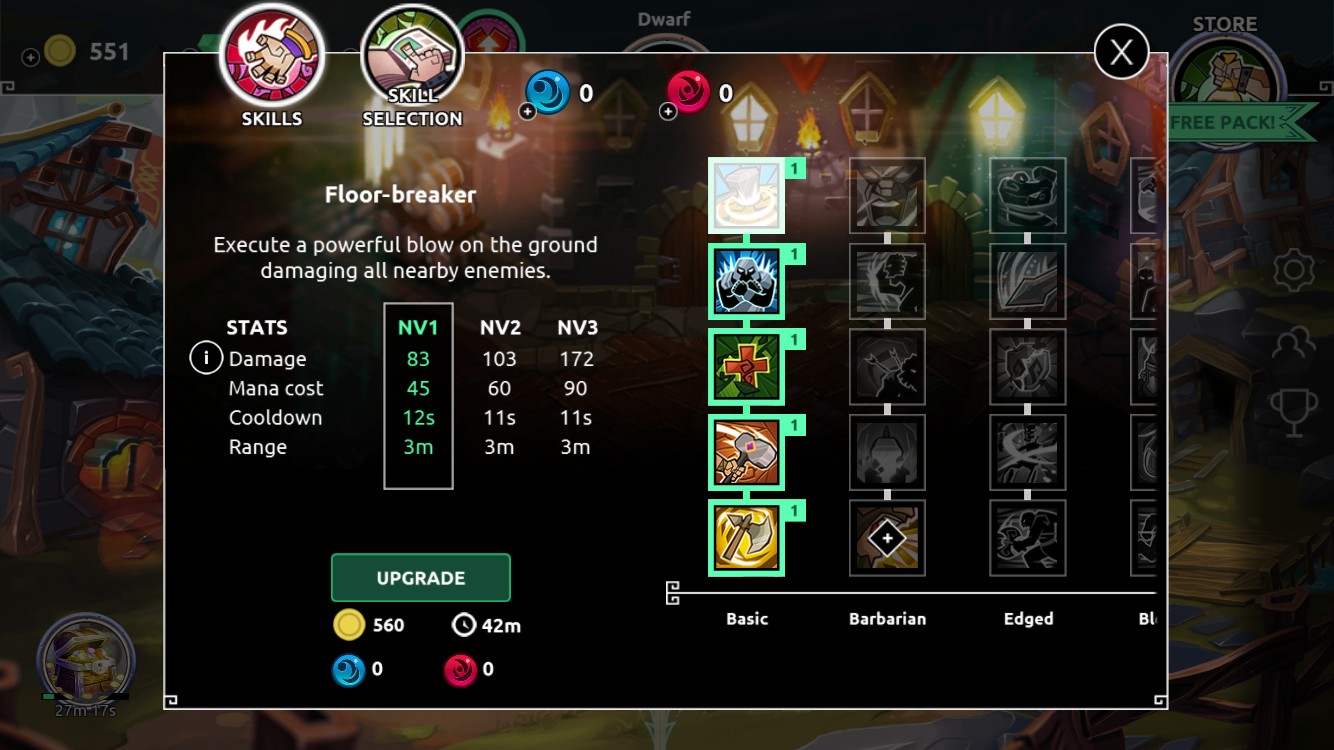Select the Floor-breaker skill icon
Viewport: 1334px width, 750px height.
pyautogui.click(x=746, y=196)
